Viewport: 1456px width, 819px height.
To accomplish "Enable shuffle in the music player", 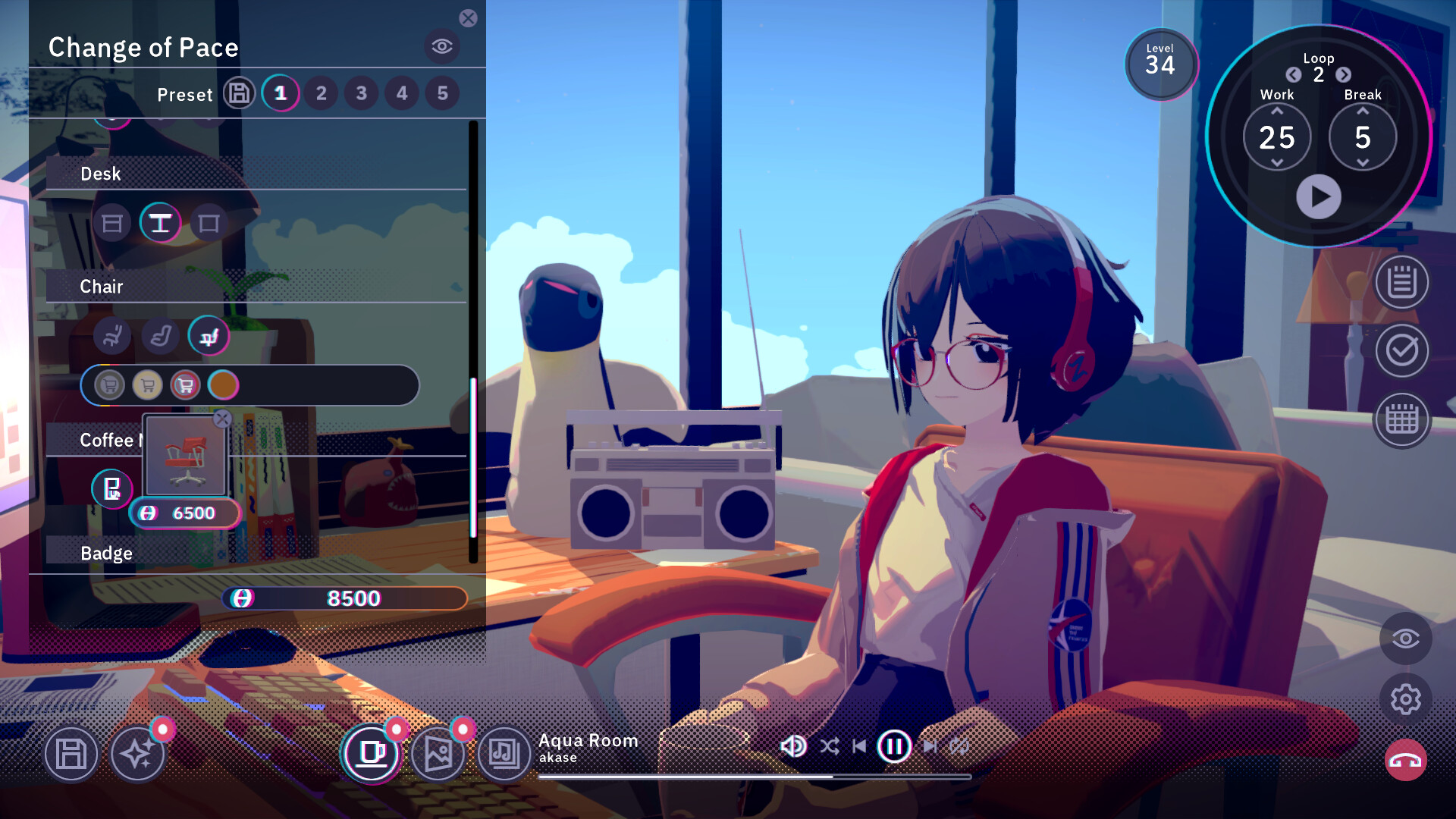I will pyautogui.click(x=829, y=746).
